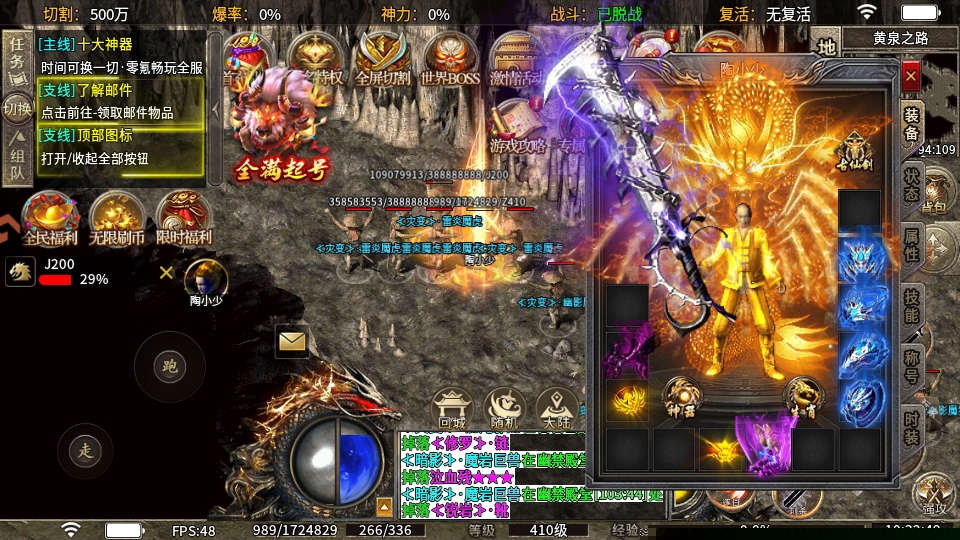Viewport: 960px width, 540px height.
Task: Open the 无限刷币 gold coins icon
Action: (116, 218)
